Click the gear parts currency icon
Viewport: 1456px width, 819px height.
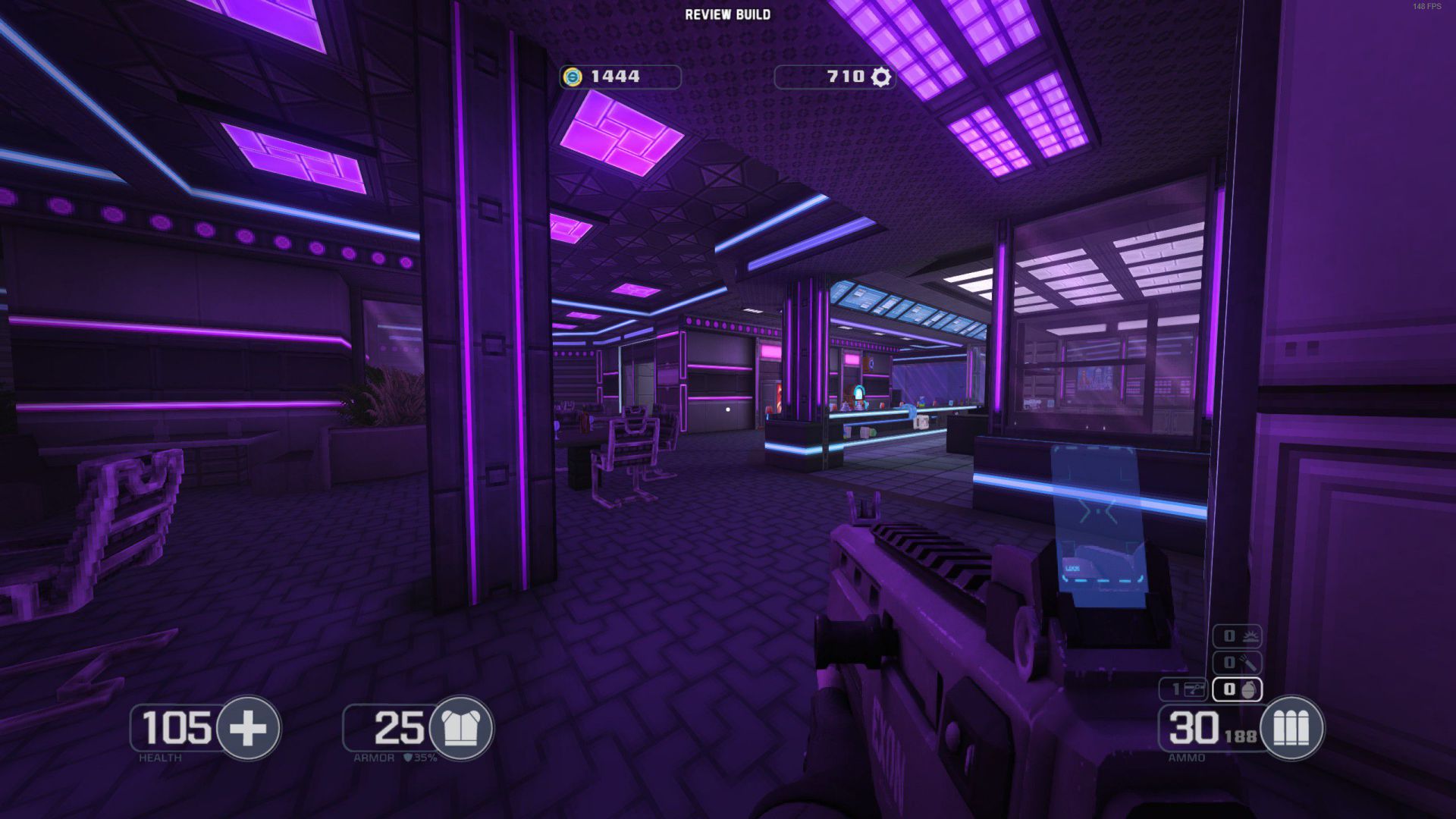[x=880, y=77]
